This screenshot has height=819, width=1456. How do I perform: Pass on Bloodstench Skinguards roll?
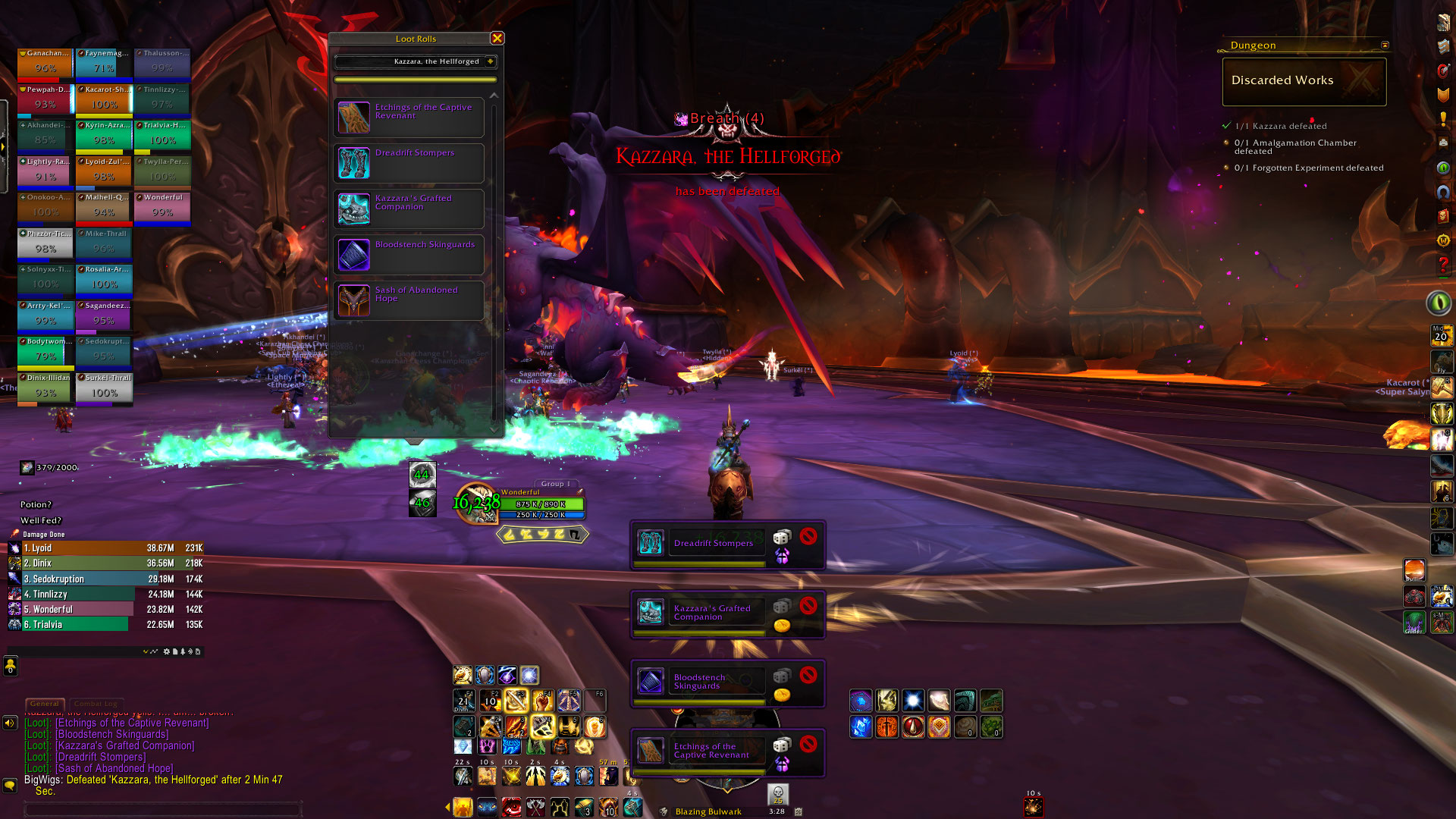click(x=808, y=675)
